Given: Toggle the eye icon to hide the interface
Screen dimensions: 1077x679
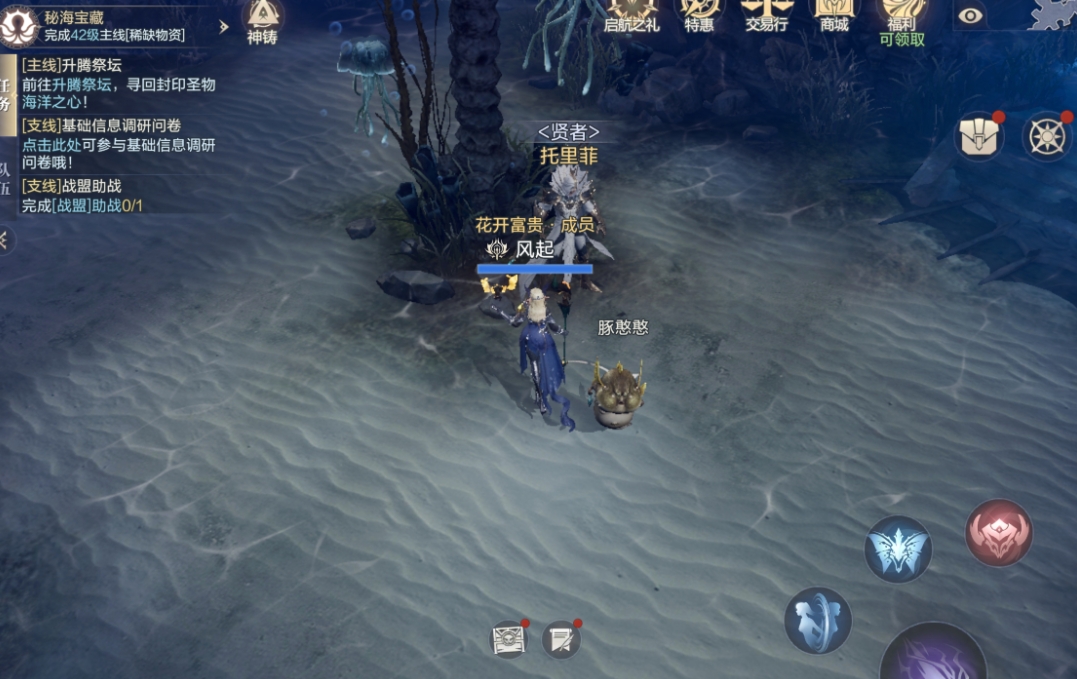Looking at the screenshot, I should pos(970,16).
